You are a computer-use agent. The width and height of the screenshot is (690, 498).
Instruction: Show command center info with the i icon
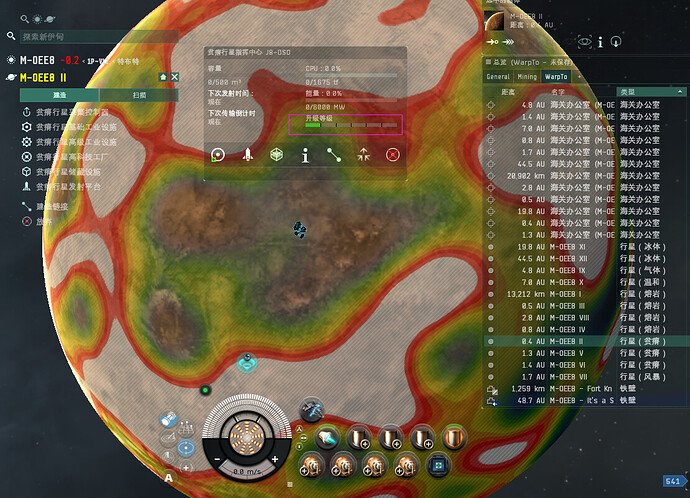click(305, 155)
